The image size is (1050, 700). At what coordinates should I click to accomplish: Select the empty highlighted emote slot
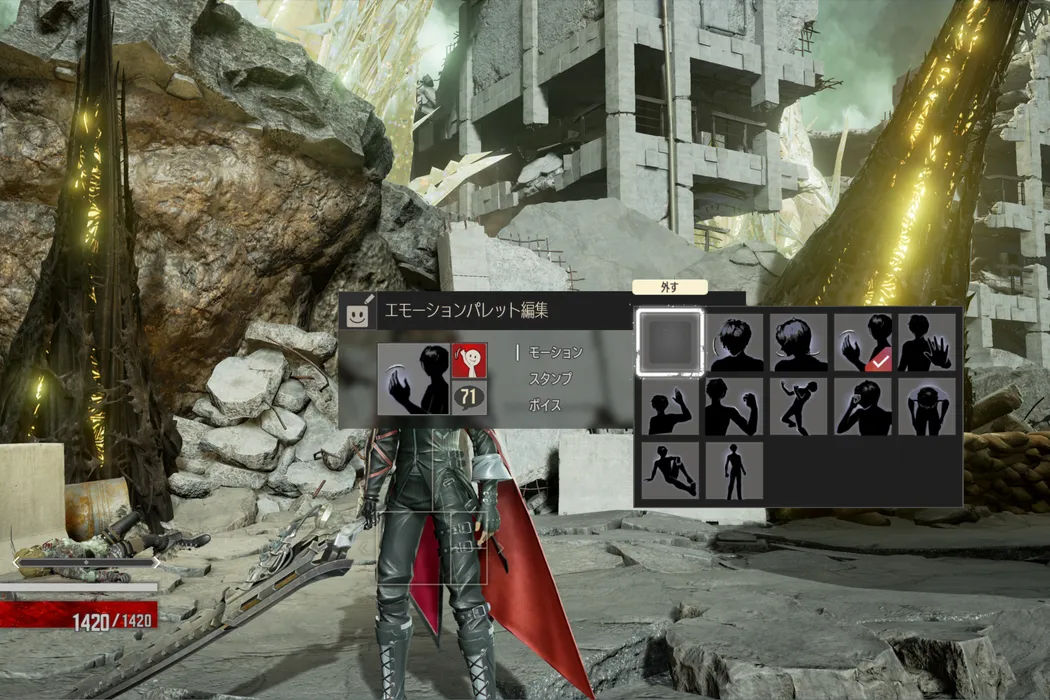coord(670,343)
